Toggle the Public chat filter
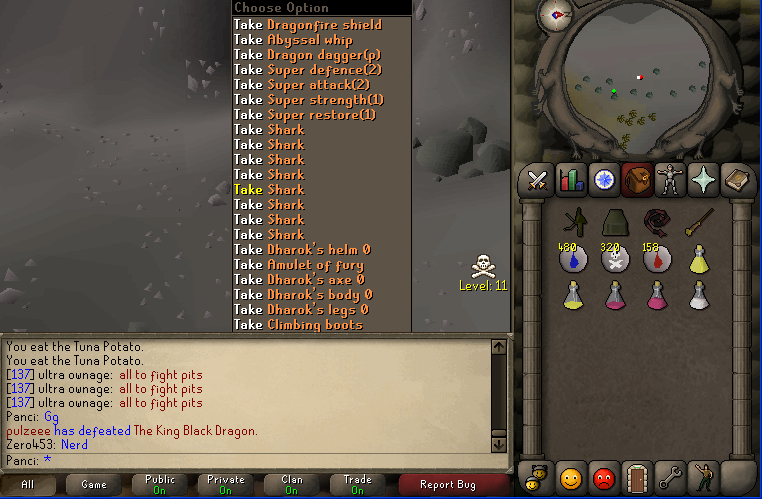762x499 pixels. click(x=159, y=484)
